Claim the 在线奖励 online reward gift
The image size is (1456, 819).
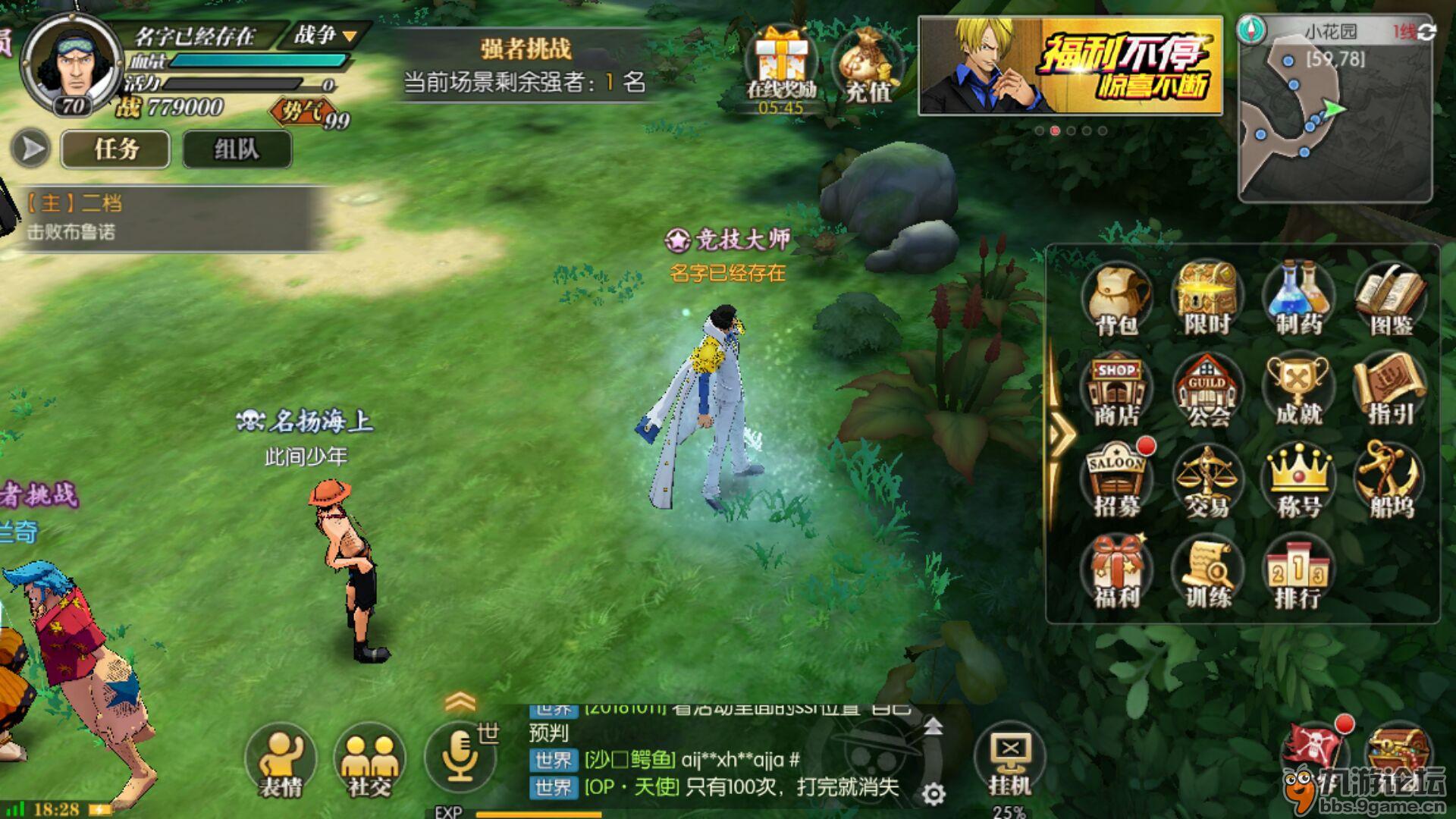781,57
